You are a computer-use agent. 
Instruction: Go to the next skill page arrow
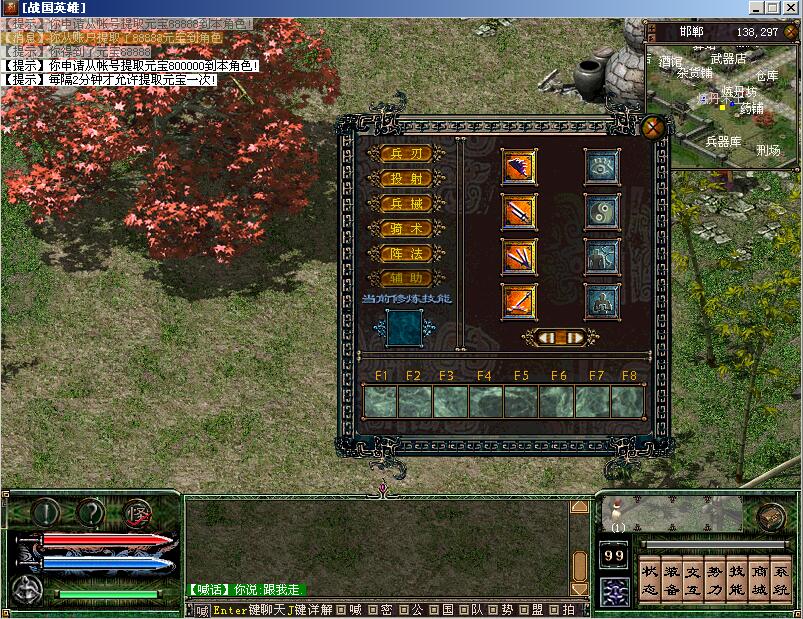coord(576,338)
